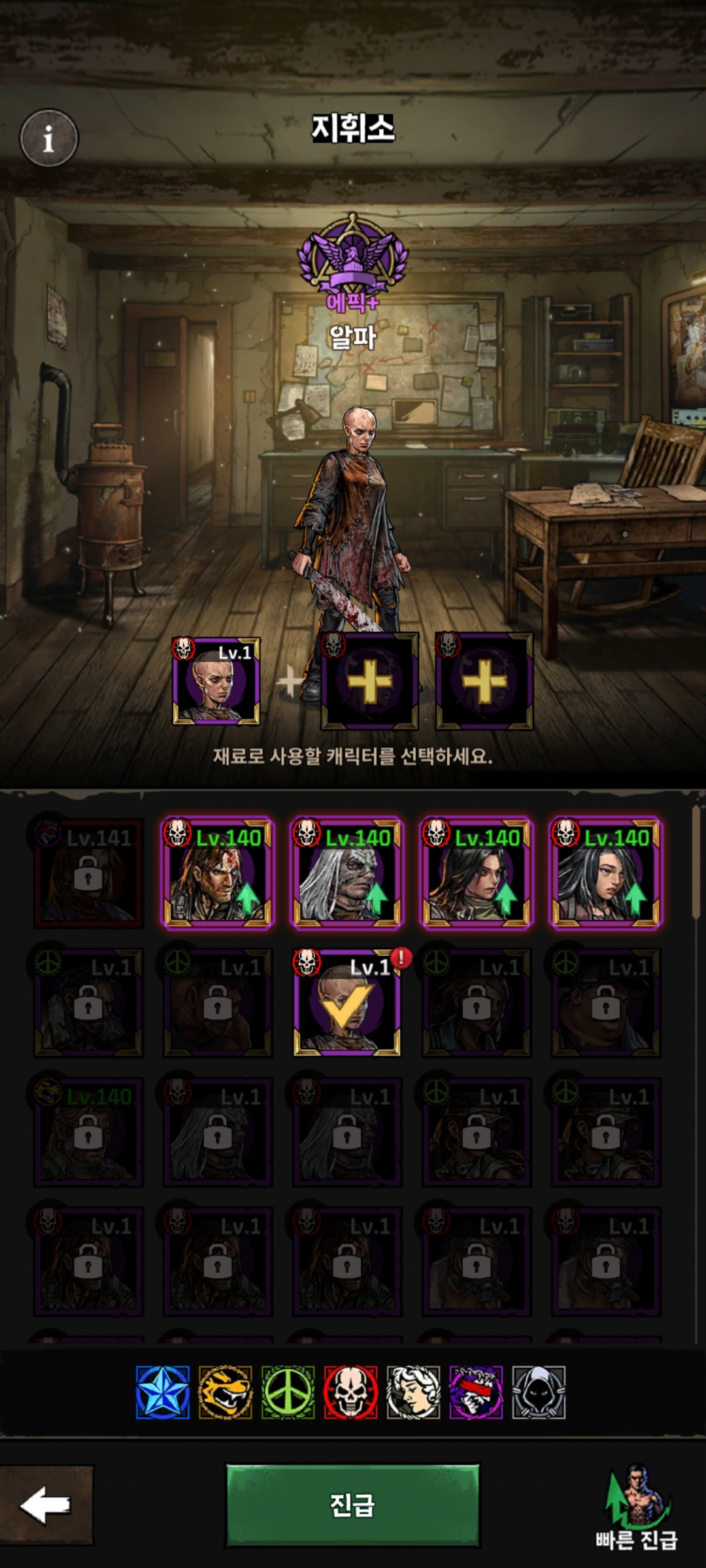Select the Lv.140 bloodied brown-haired man

(217, 874)
